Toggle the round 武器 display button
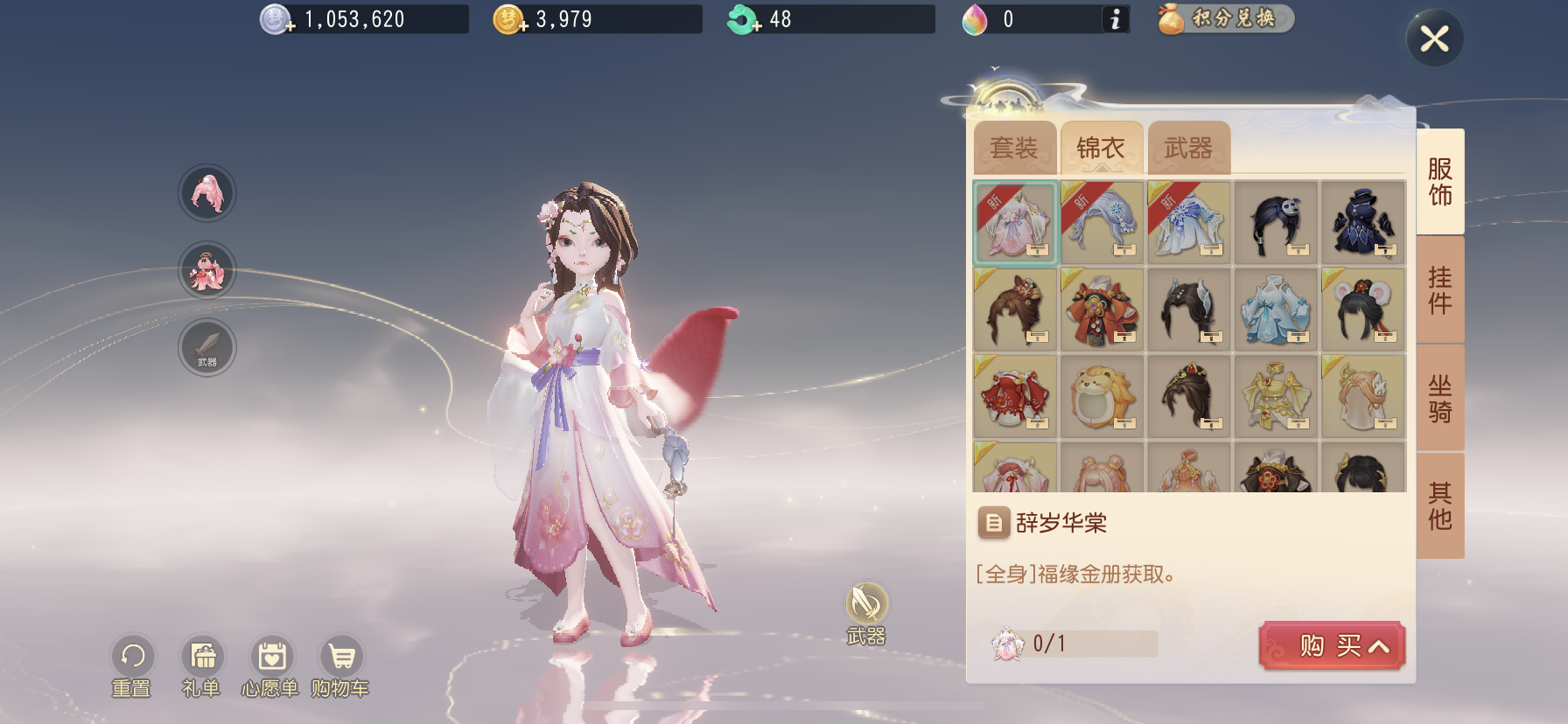Image resolution: width=1568 pixels, height=724 pixels. pos(866,605)
